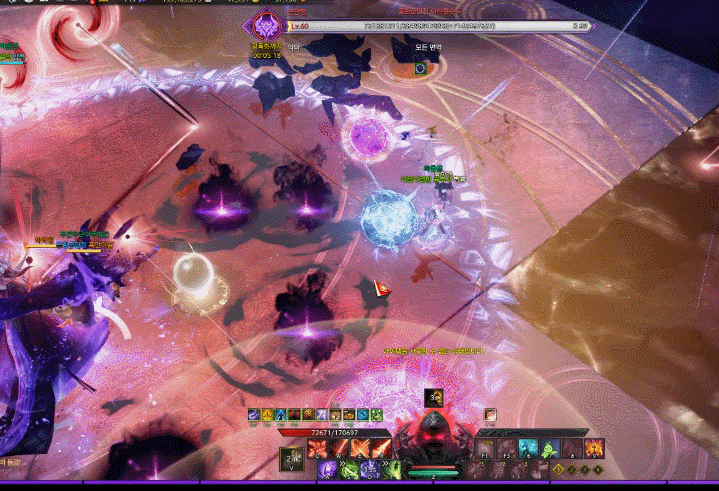Viewport: 719px width, 491px height.
Task: Cast the R-key fiery streak skill
Action: point(381,448)
